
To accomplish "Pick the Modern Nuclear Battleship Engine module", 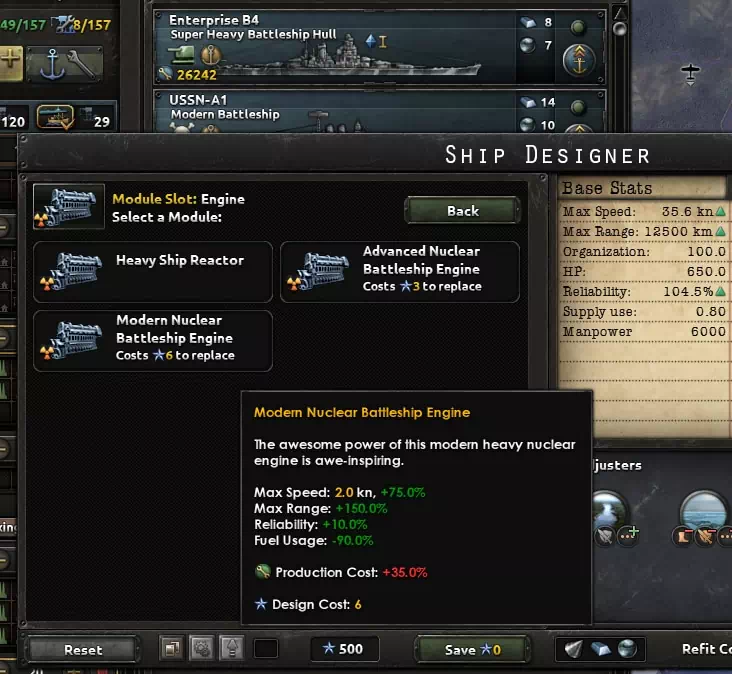I will (x=153, y=340).
